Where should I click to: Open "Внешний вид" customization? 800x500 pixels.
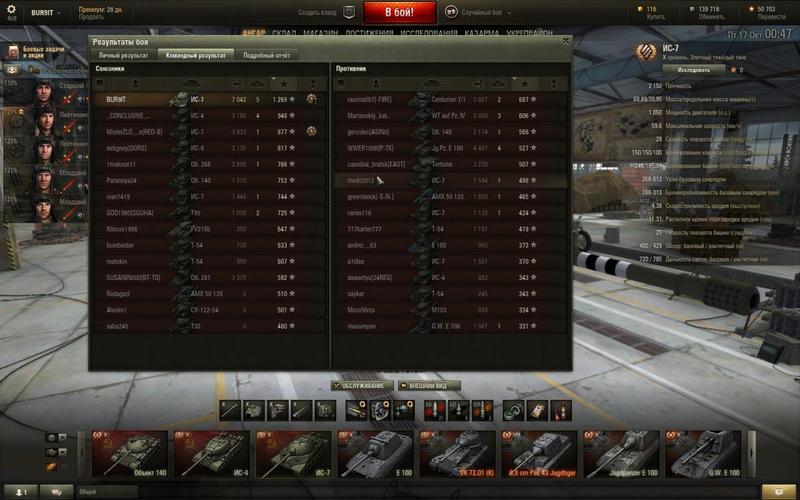[x=432, y=385]
